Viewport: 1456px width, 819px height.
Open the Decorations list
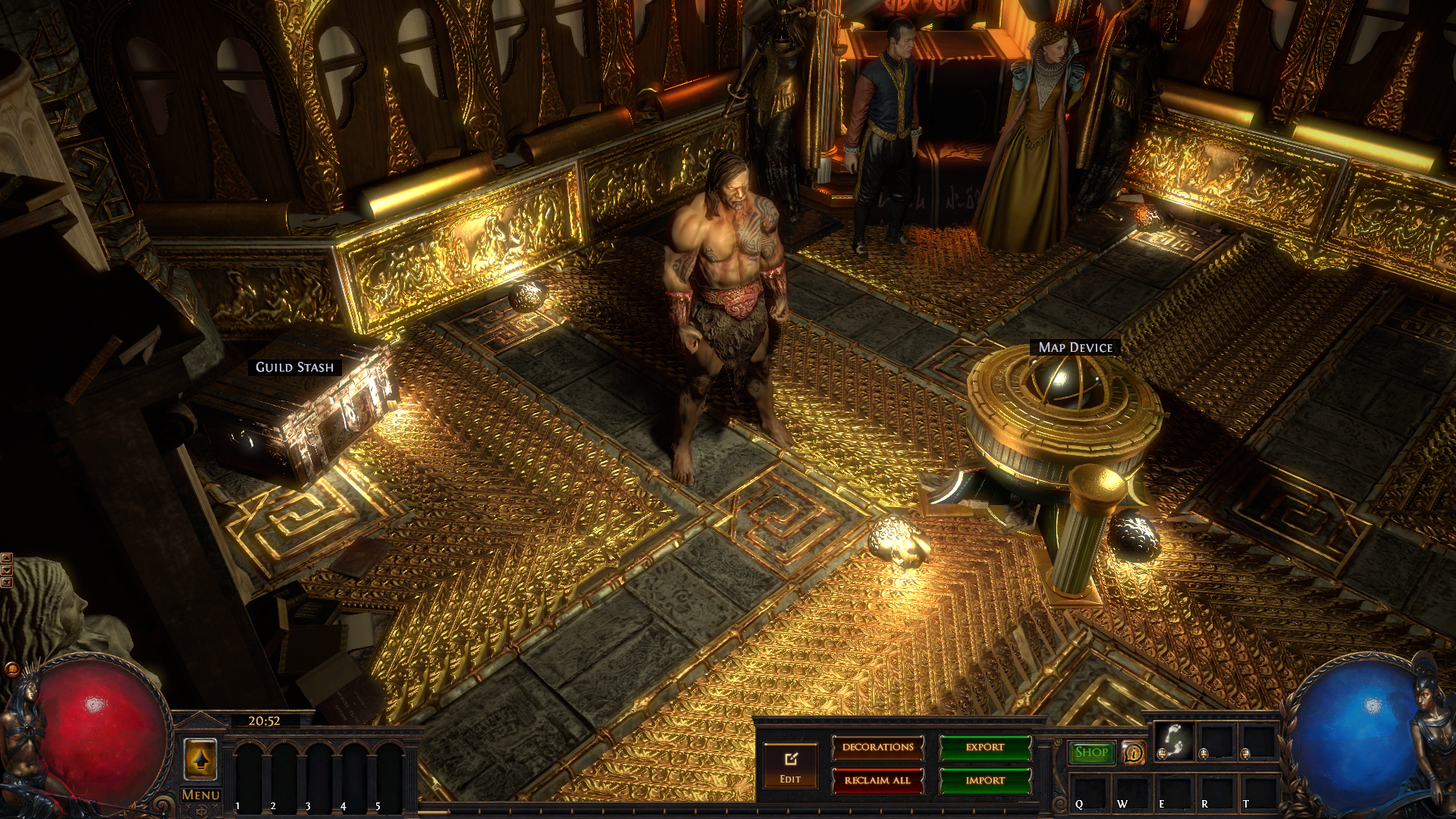(x=877, y=748)
